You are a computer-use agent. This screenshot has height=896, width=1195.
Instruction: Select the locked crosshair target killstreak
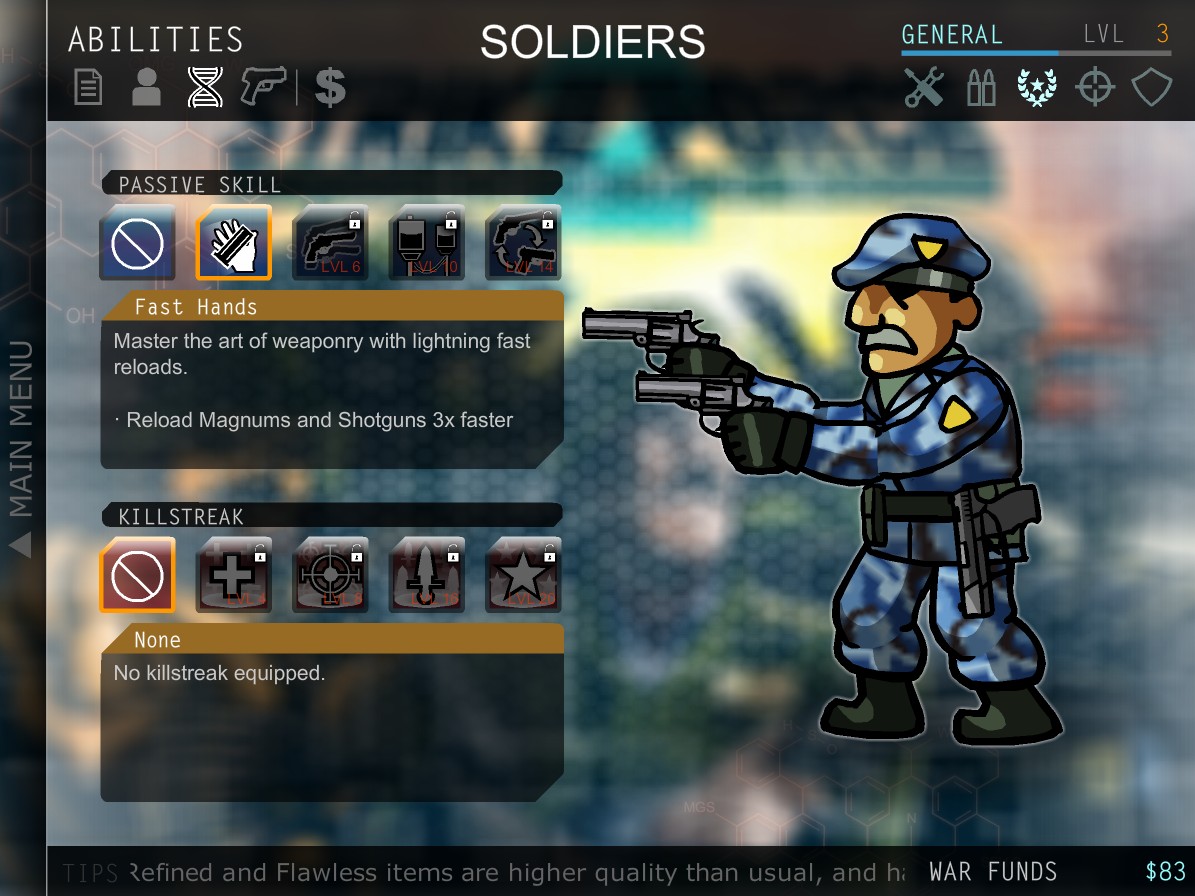(x=330, y=575)
